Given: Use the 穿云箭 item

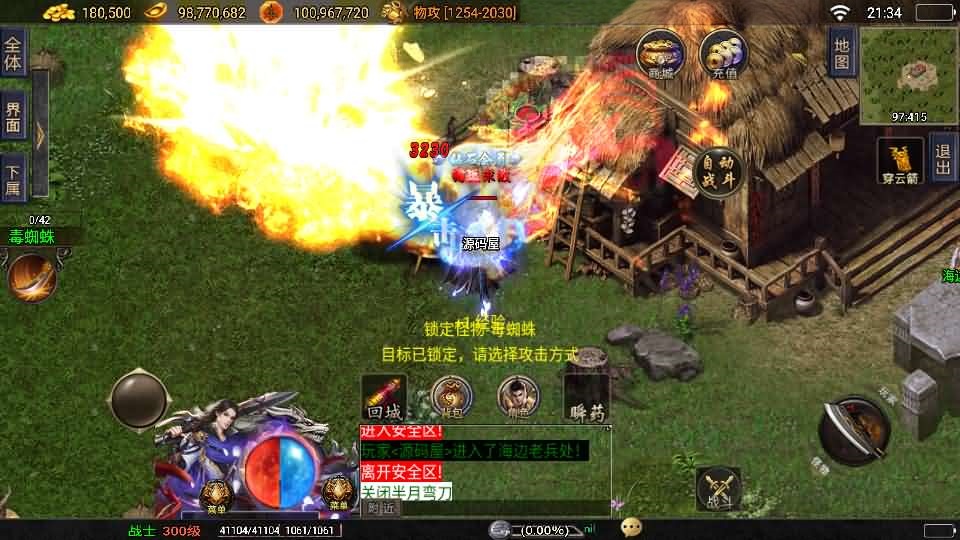Looking at the screenshot, I should (x=900, y=160).
